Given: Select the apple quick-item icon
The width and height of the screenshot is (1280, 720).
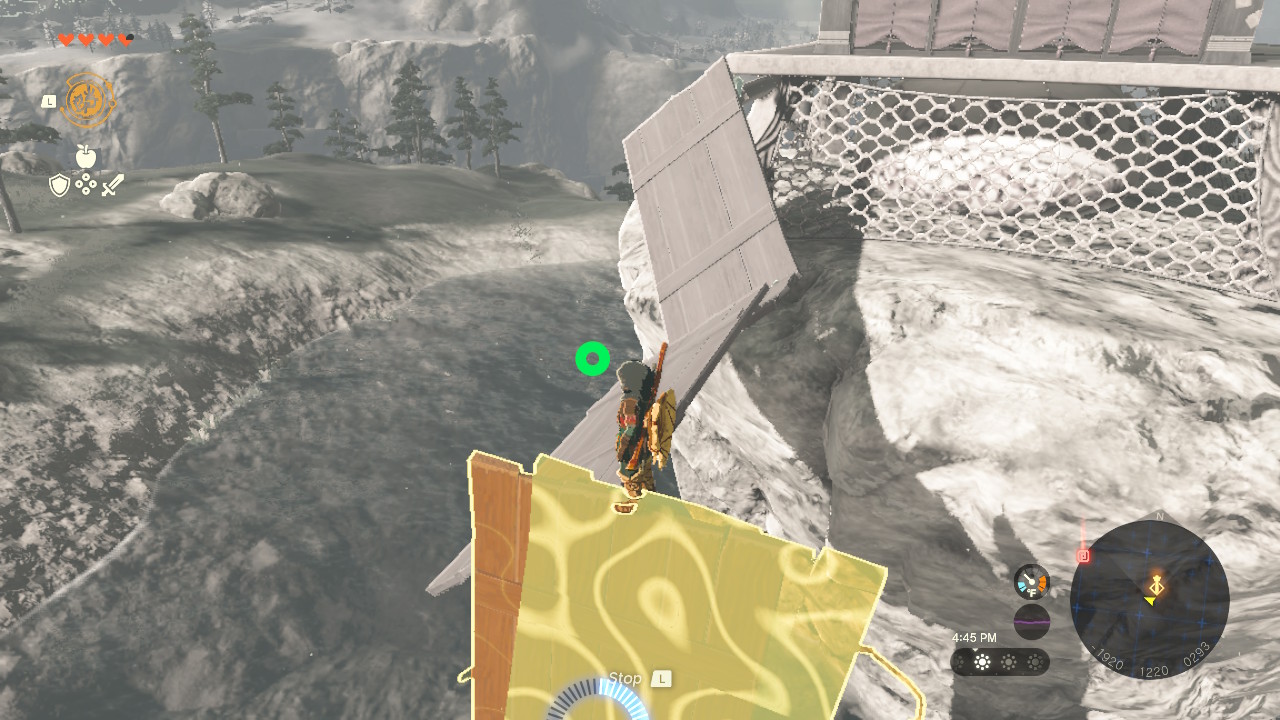Looking at the screenshot, I should point(85,156).
